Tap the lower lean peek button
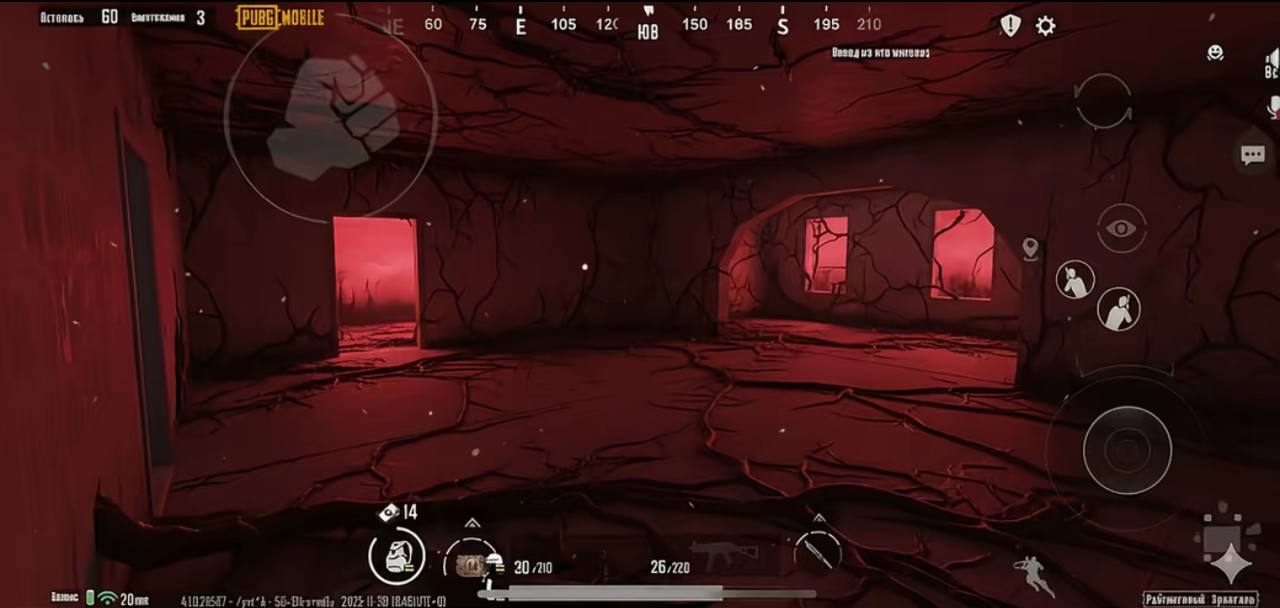1280x608 pixels. 1118,309
